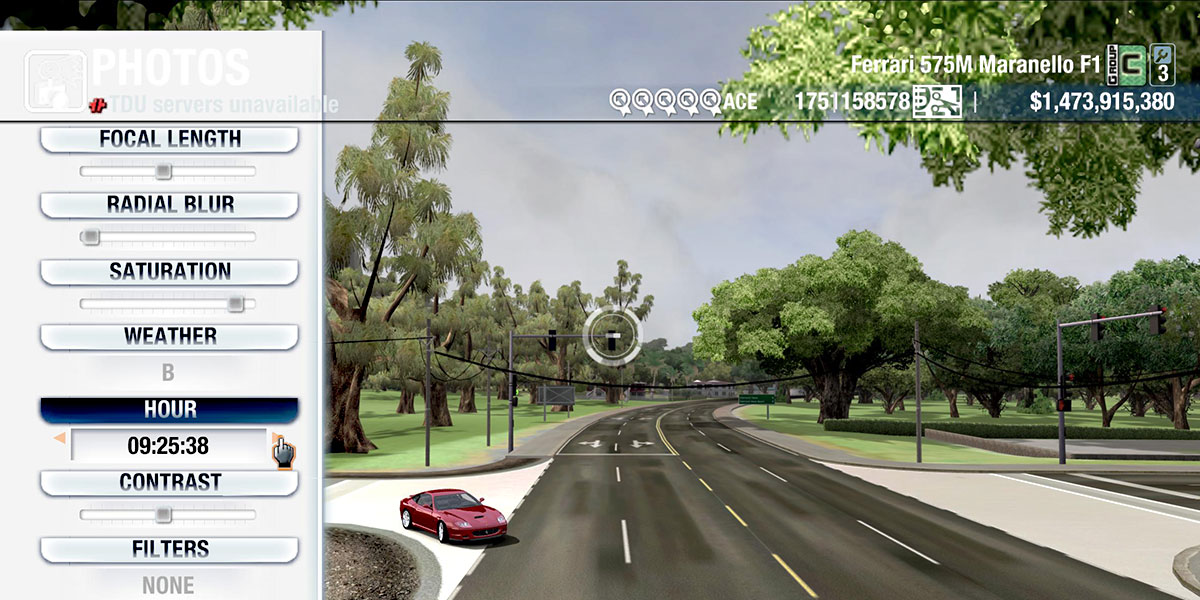This screenshot has width=1200, height=600.
Task: Click the Contrast slider
Action: point(163,515)
